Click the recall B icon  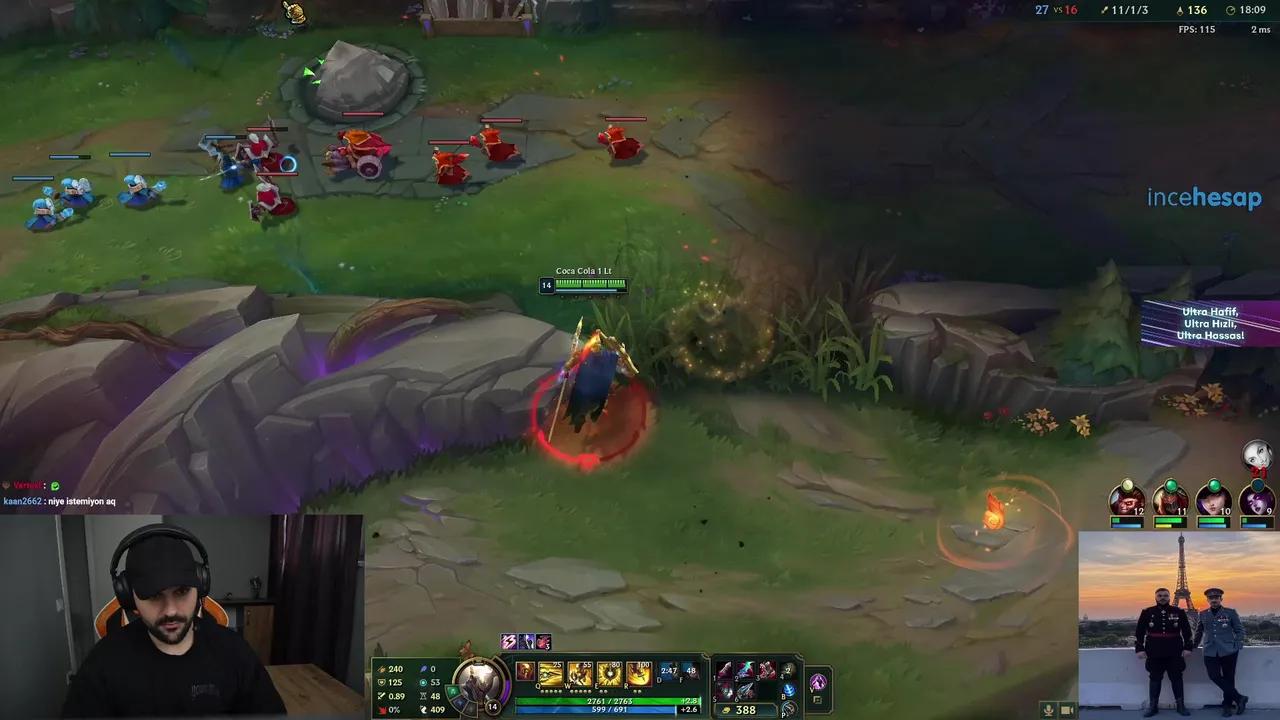pos(789,691)
